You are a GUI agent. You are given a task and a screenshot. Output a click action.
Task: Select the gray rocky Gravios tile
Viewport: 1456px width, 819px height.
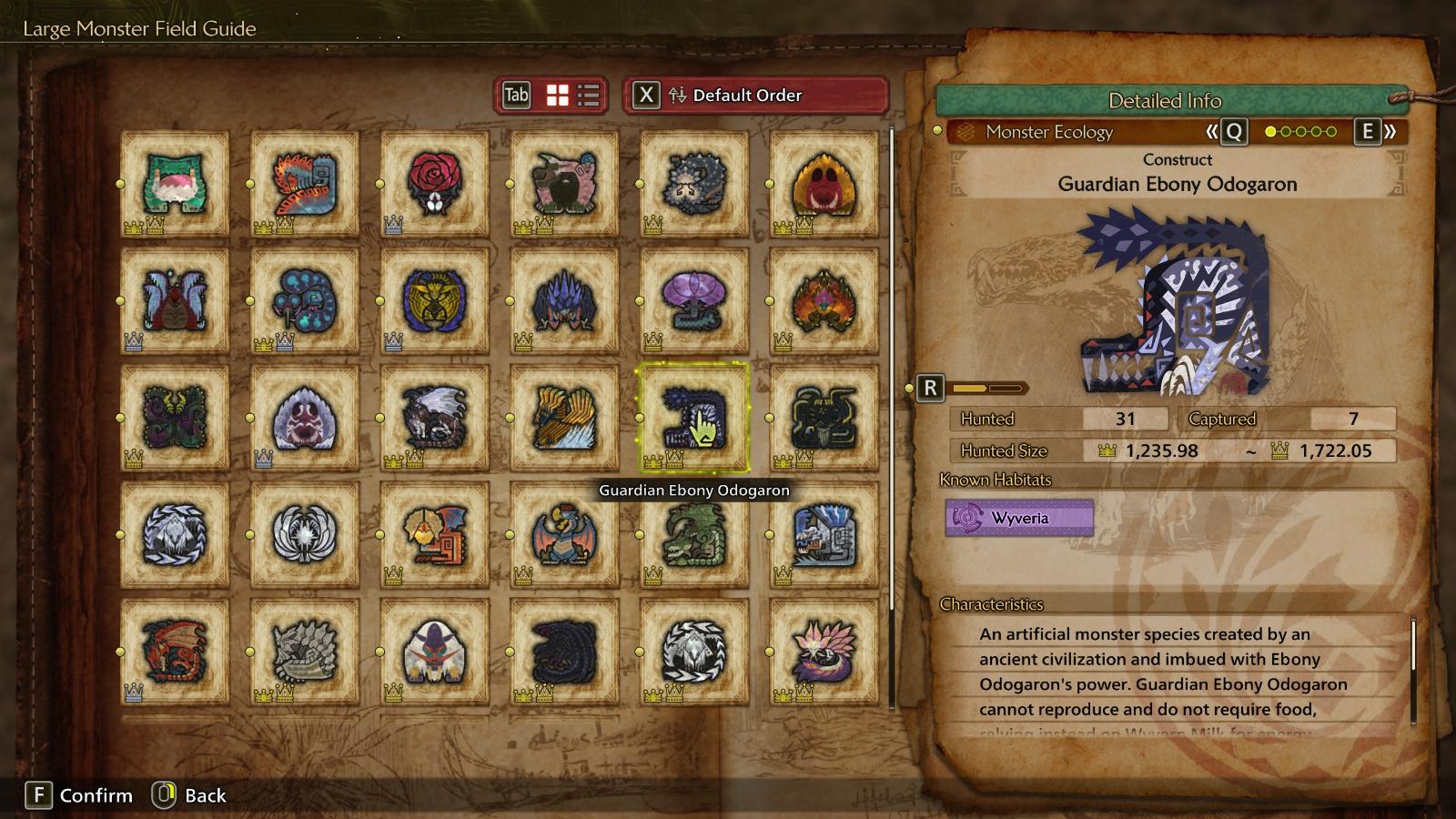click(304, 652)
